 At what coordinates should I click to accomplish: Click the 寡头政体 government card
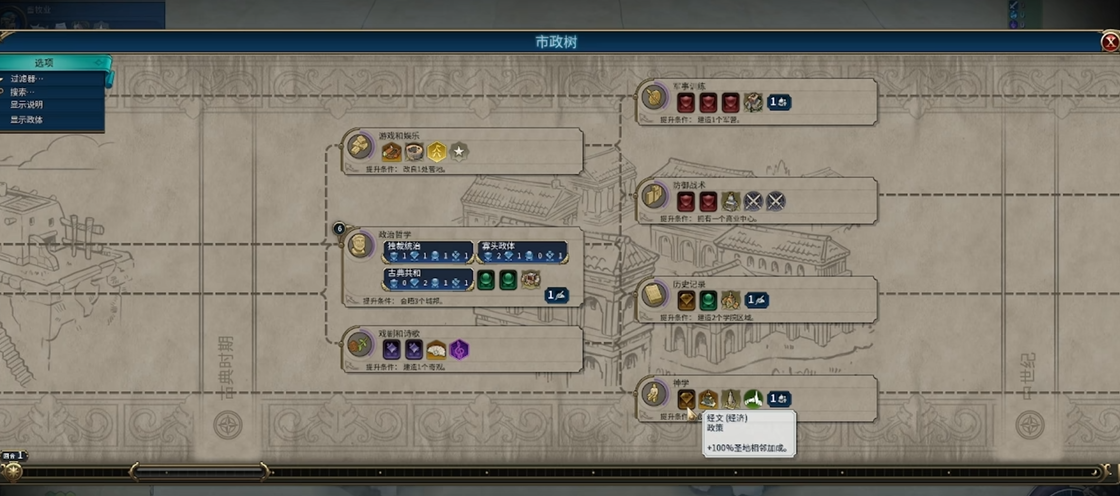click(x=522, y=251)
